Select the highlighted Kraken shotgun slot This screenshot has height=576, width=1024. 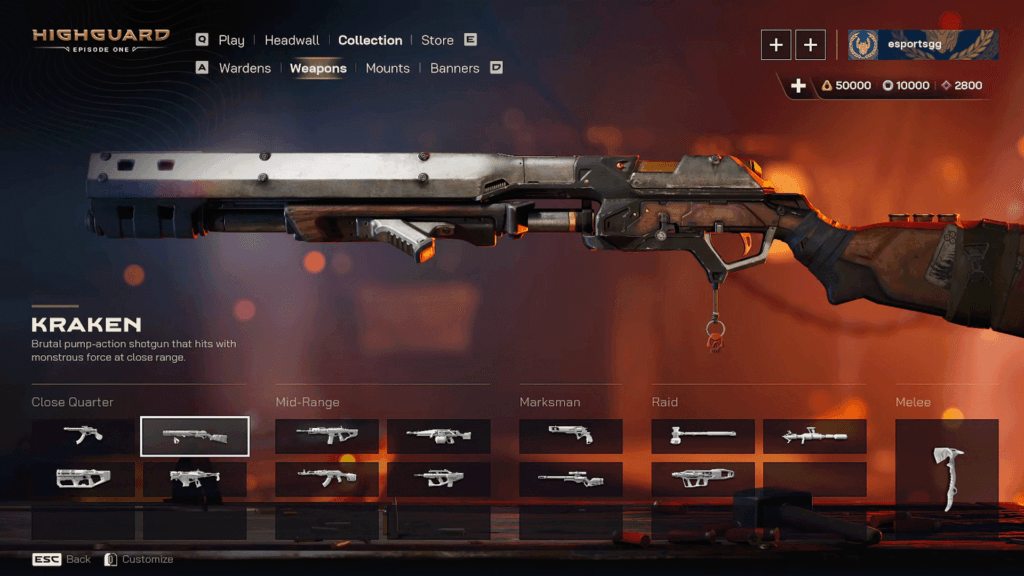pos(195,436)
